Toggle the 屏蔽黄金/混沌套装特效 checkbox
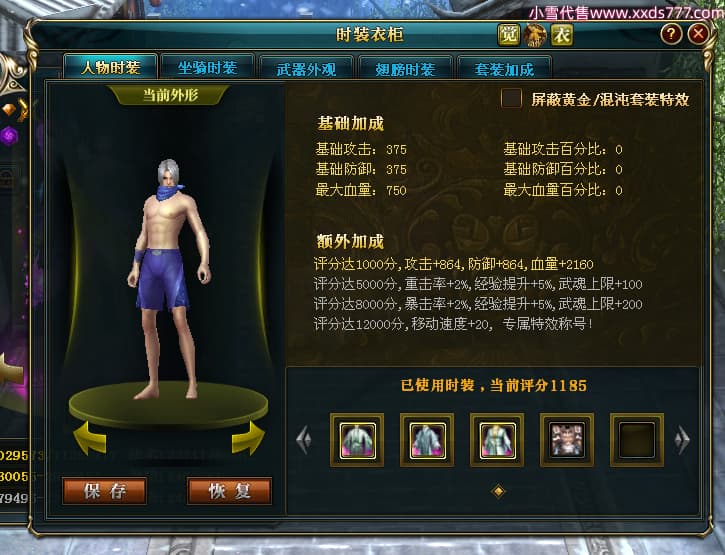The height and width of the screenshot is (555, 725). pyautogui.click(x=512, y=99)
